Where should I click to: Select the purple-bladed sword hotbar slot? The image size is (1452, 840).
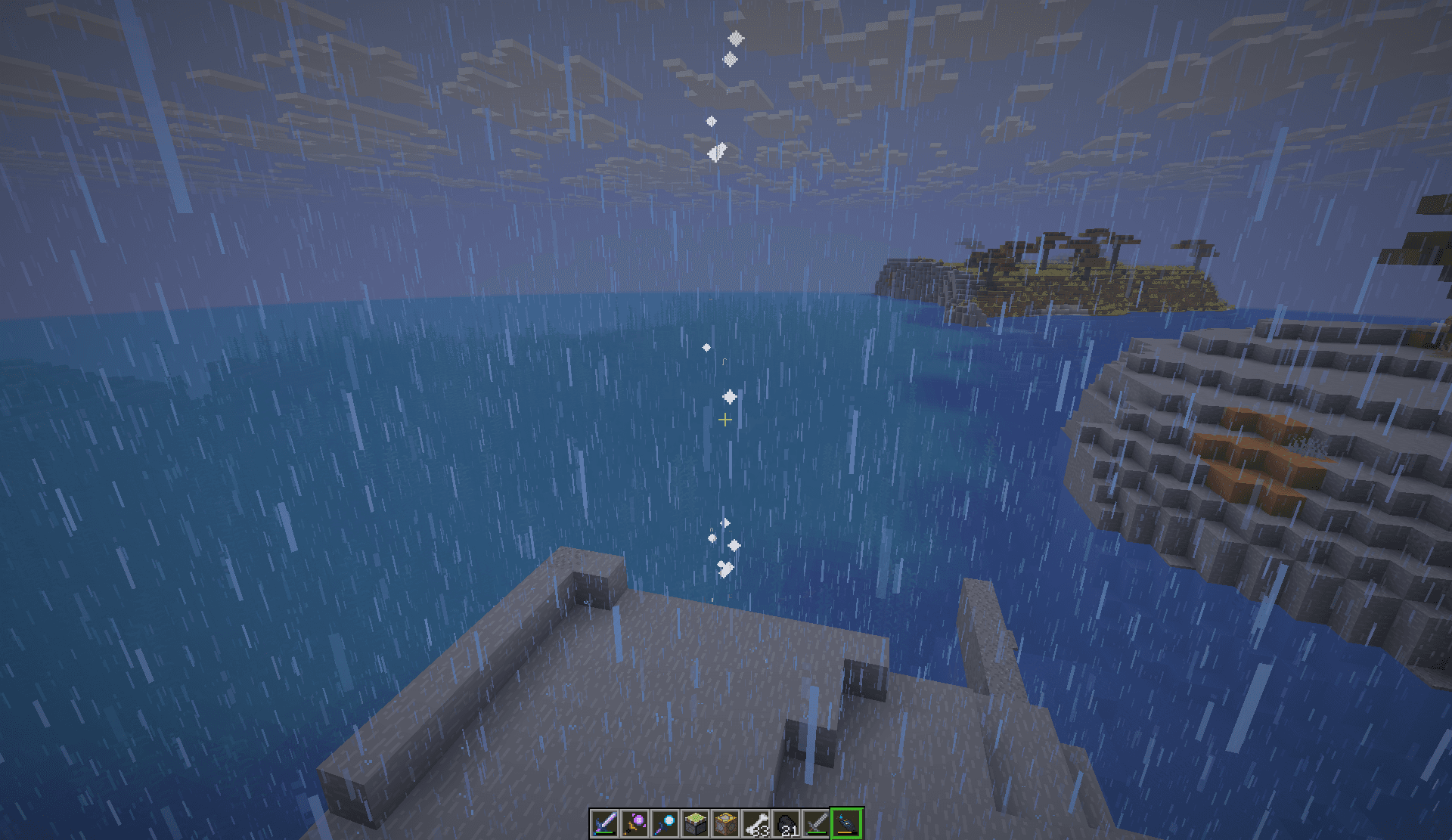(604, 823)
